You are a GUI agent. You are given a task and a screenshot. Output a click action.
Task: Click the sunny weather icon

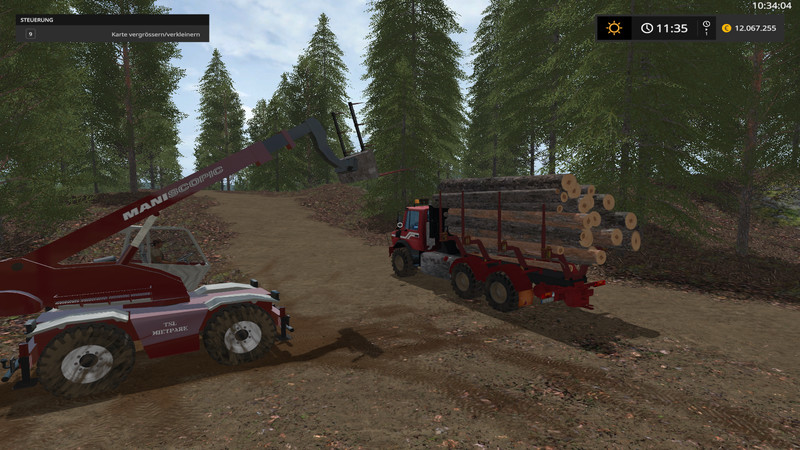614,28
